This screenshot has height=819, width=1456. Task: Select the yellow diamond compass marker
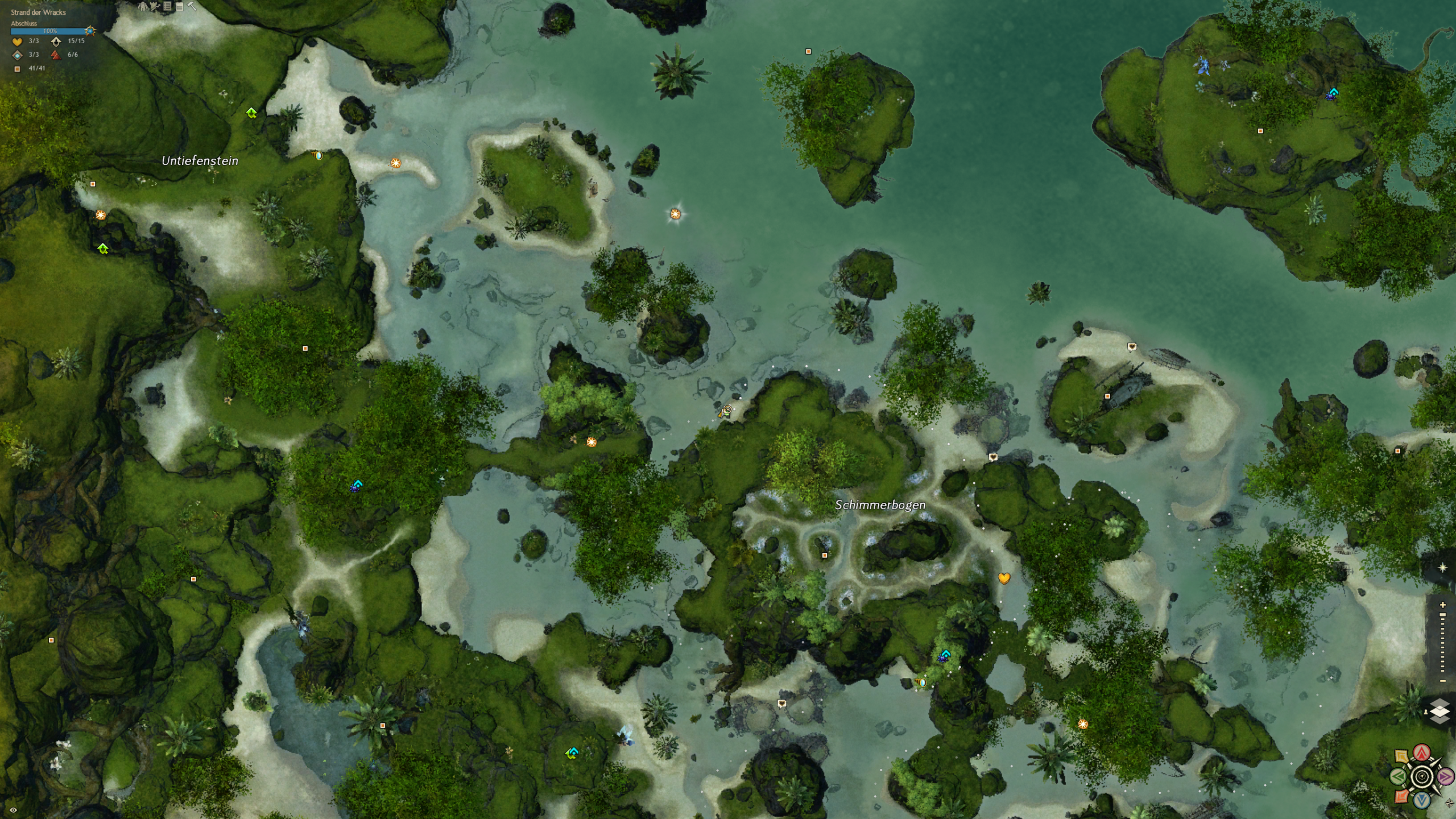point(1402,757)
